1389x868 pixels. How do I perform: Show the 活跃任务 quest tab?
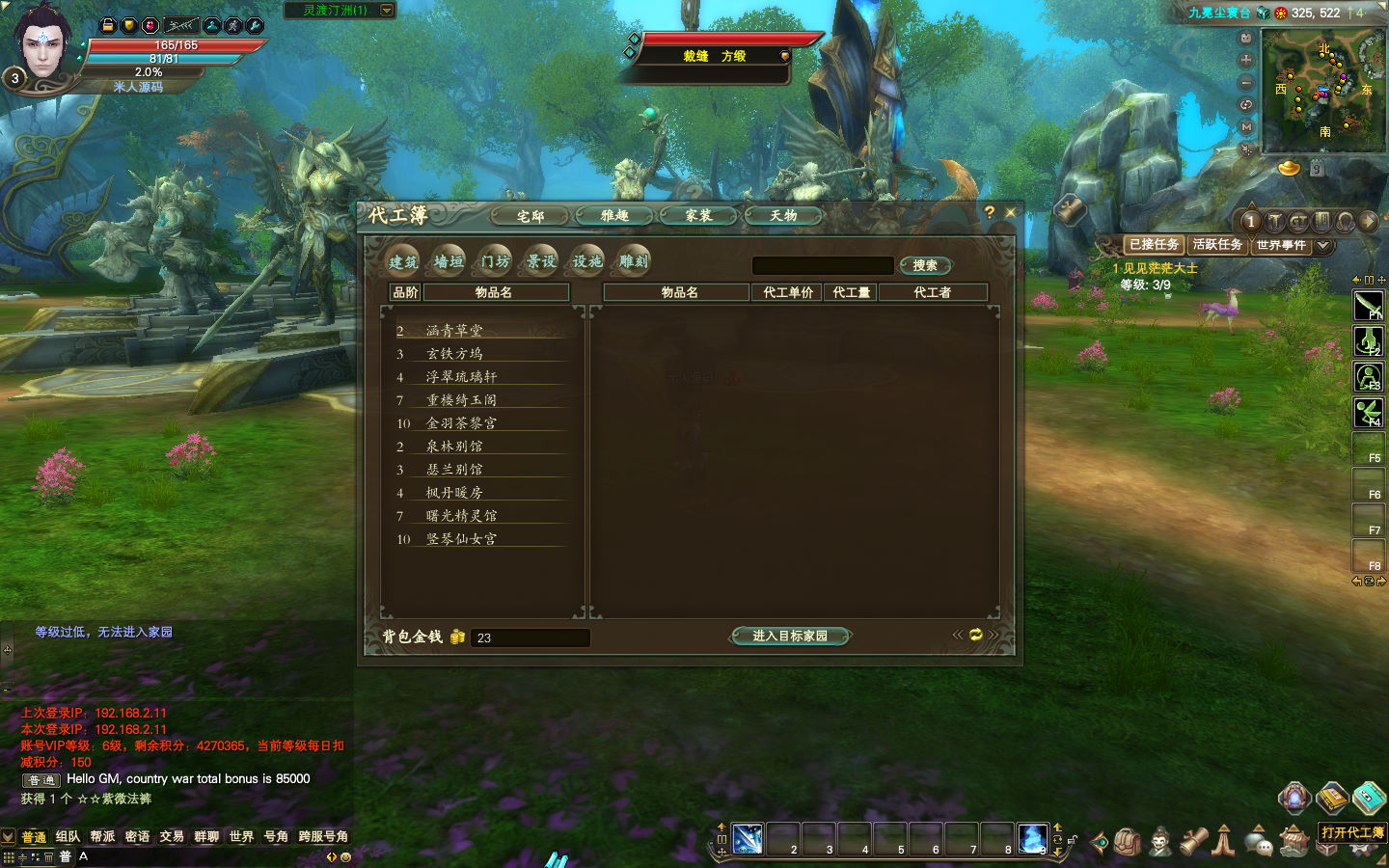tap(1217, 245)
